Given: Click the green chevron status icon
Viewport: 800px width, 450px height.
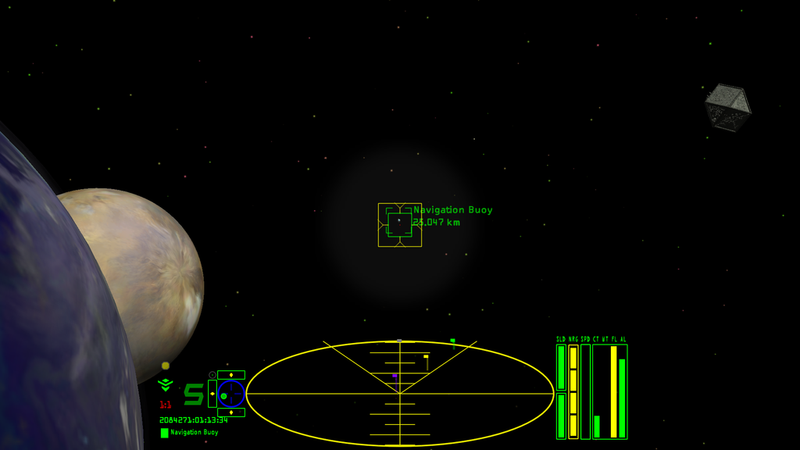Looking at the screenshot, I should click(166, 385).
